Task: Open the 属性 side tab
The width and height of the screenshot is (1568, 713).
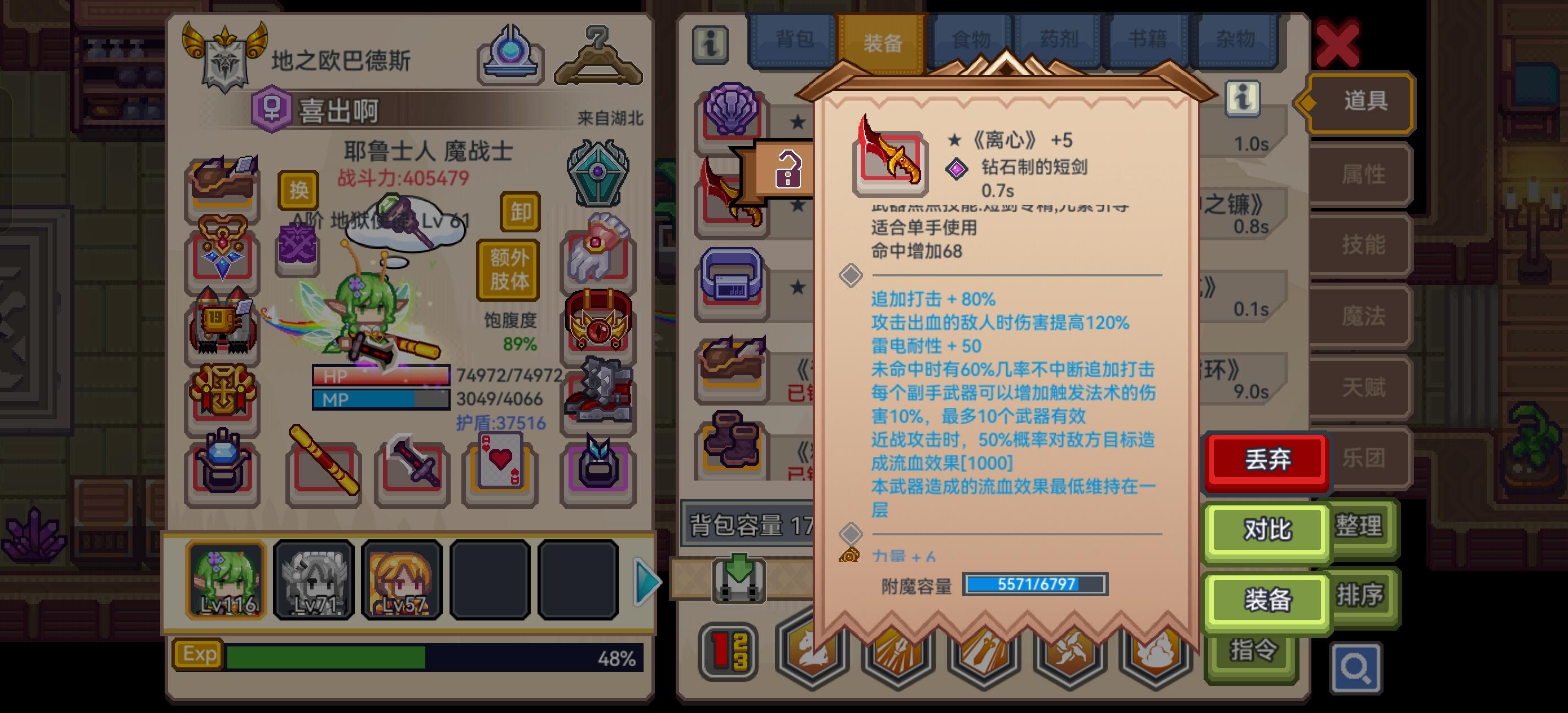Action: tap(1365, 174)
